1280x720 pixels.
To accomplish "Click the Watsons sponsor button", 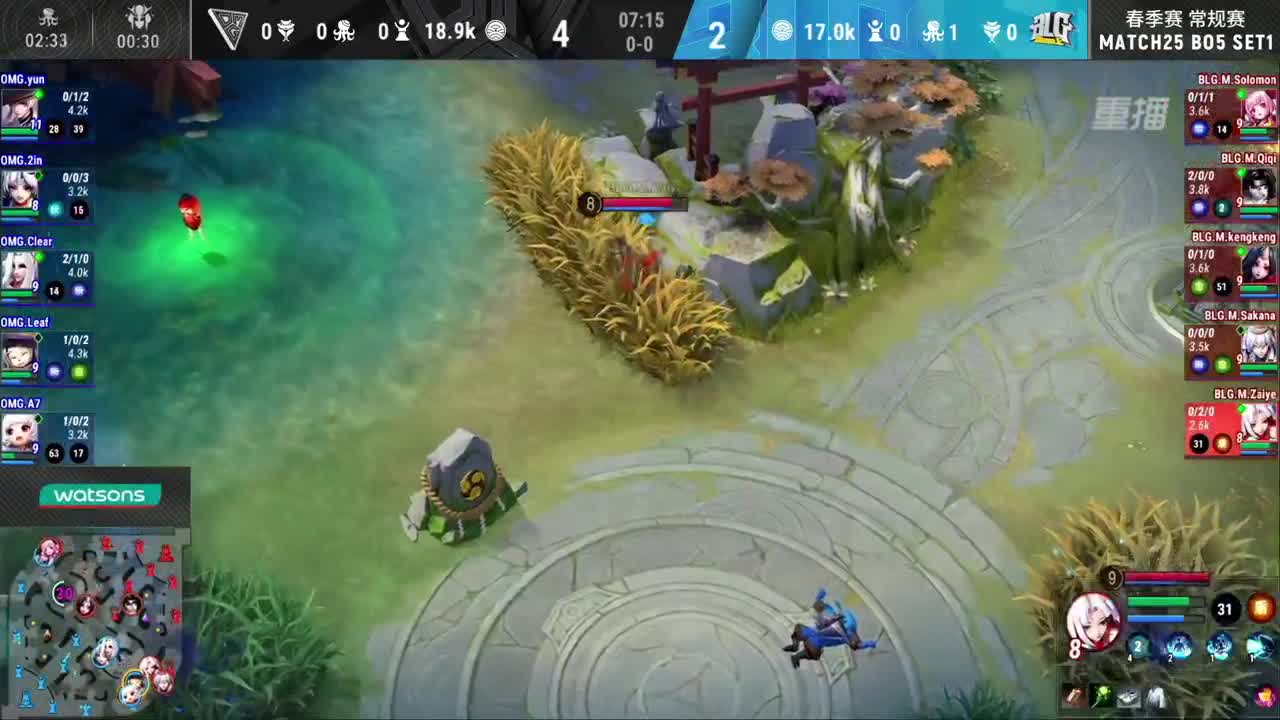I will [100, 495].
